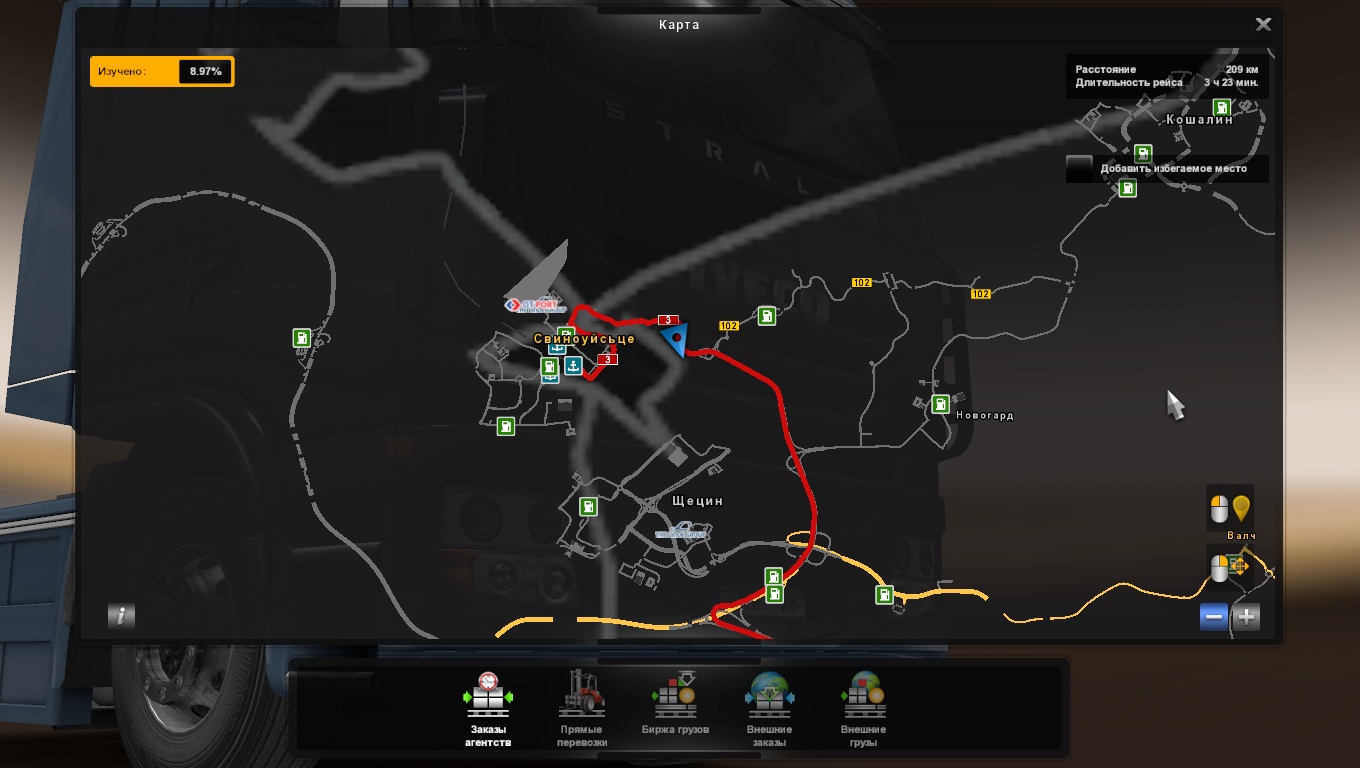Select the Щецин city label on map
This screenshot has width=1360, height=768.
coord(698,500)
